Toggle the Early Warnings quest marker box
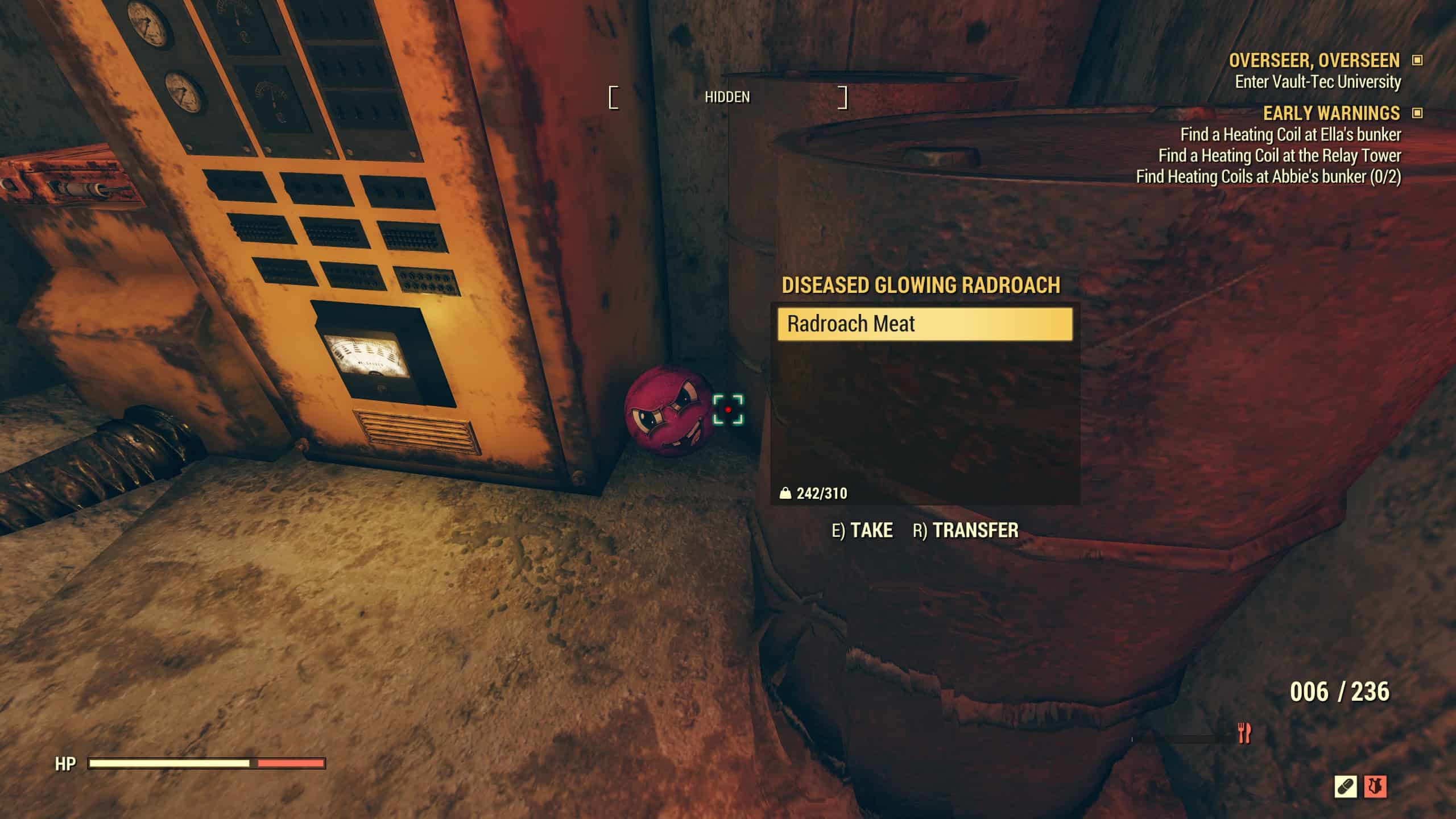The width and height of the screenshot is (1456, 819). click(1417, 113)
